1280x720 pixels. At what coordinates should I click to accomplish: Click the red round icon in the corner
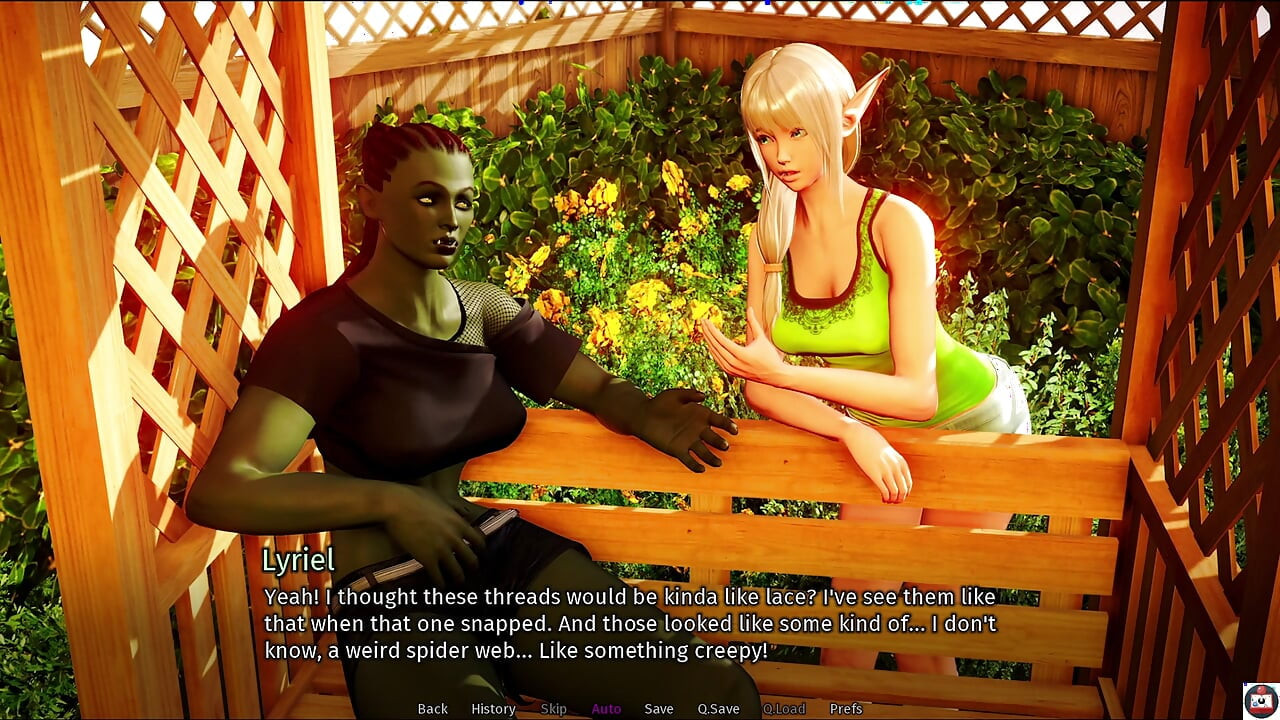tap(1259, 699)
